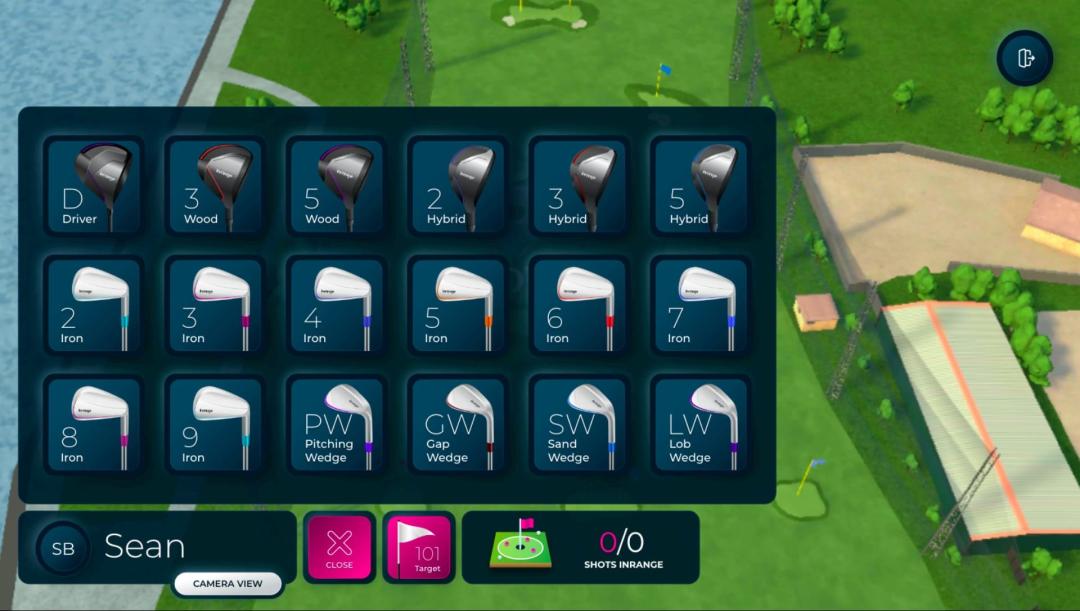Pick the 5 Hybrid club
This screenshot has height=611, width=1080.
pos(700,187)
